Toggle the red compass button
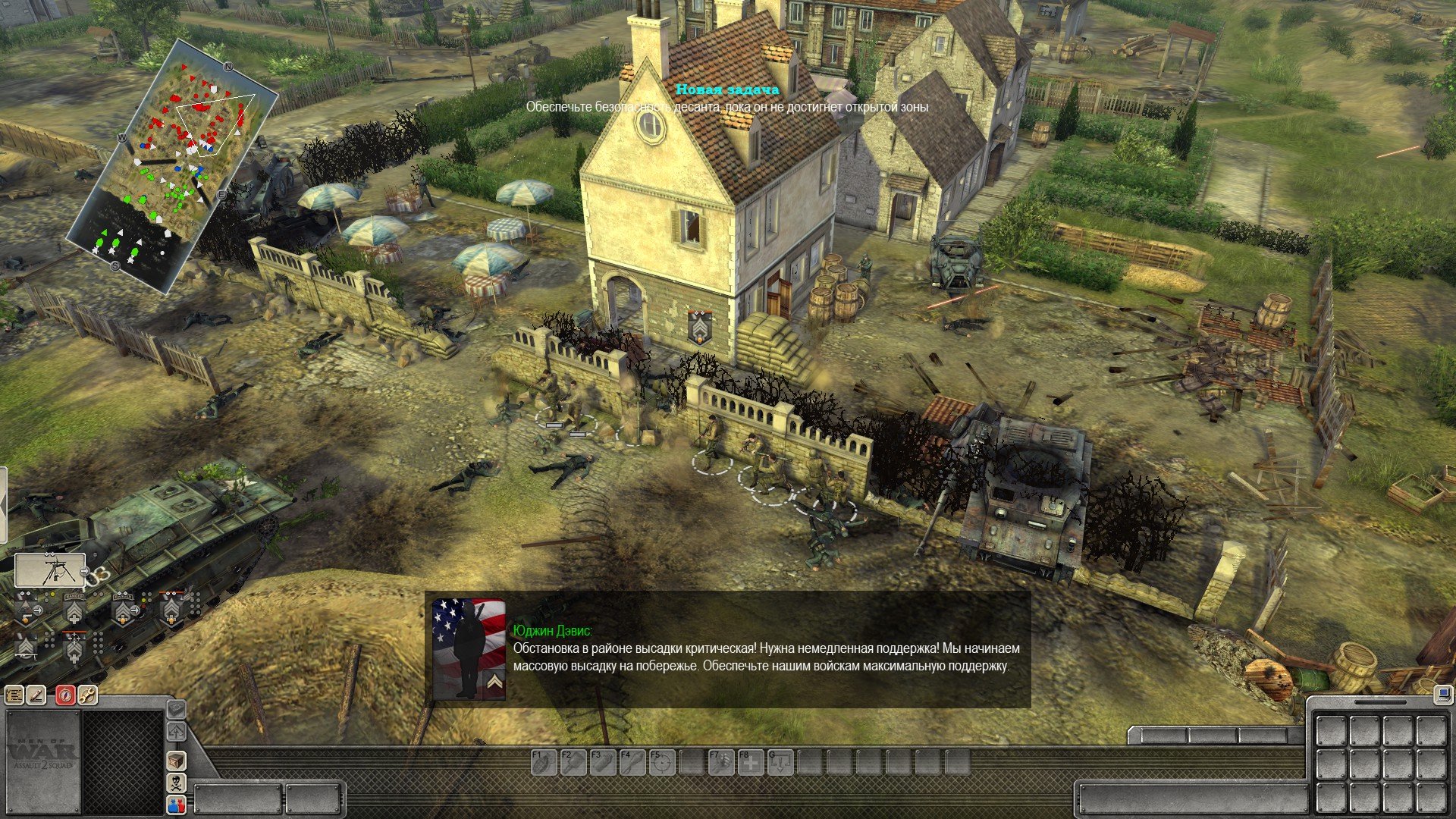Viewport: 1456px width, 819px height. 66,695
